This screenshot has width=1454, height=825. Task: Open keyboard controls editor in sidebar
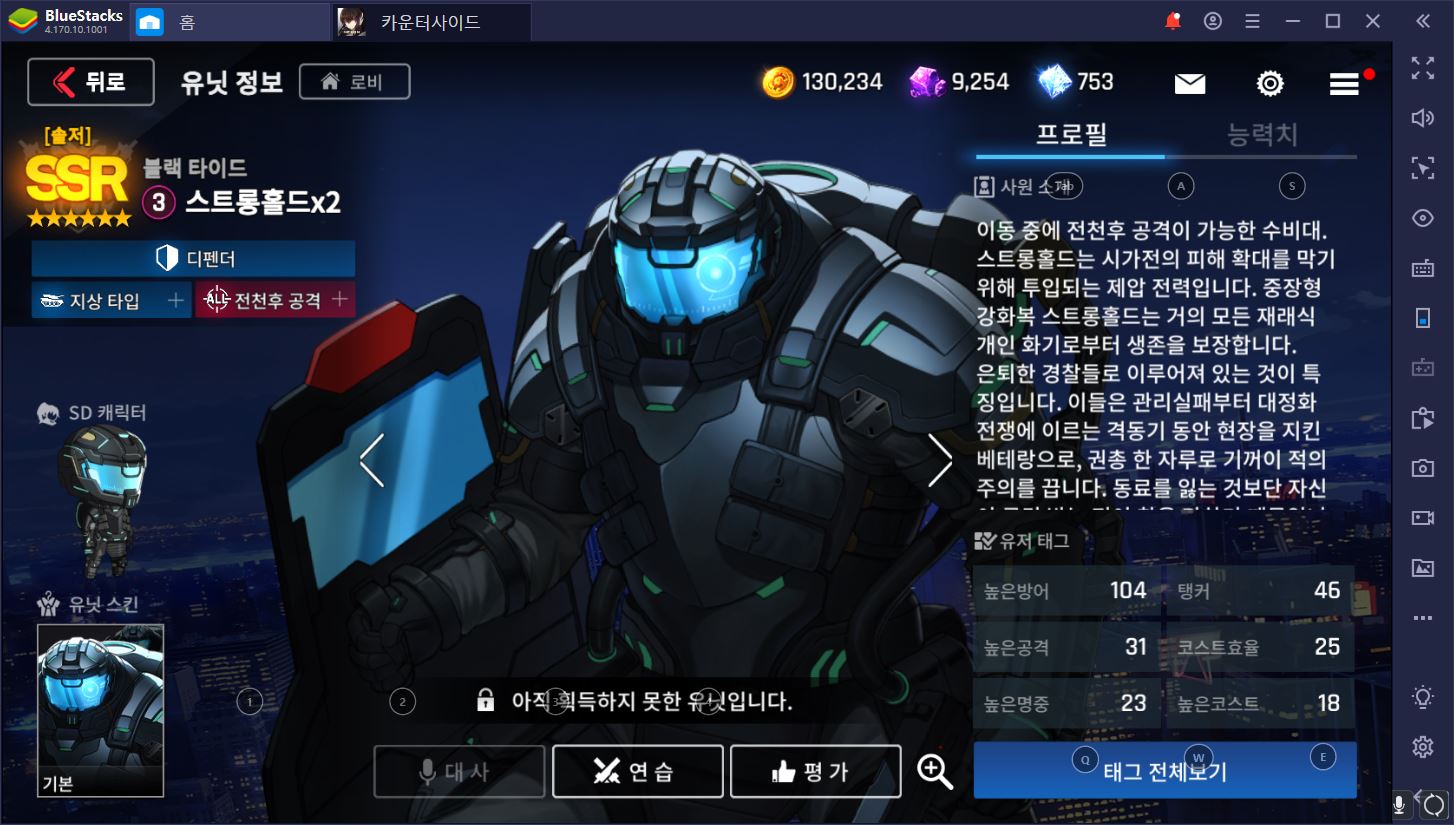pos(1423,267)
